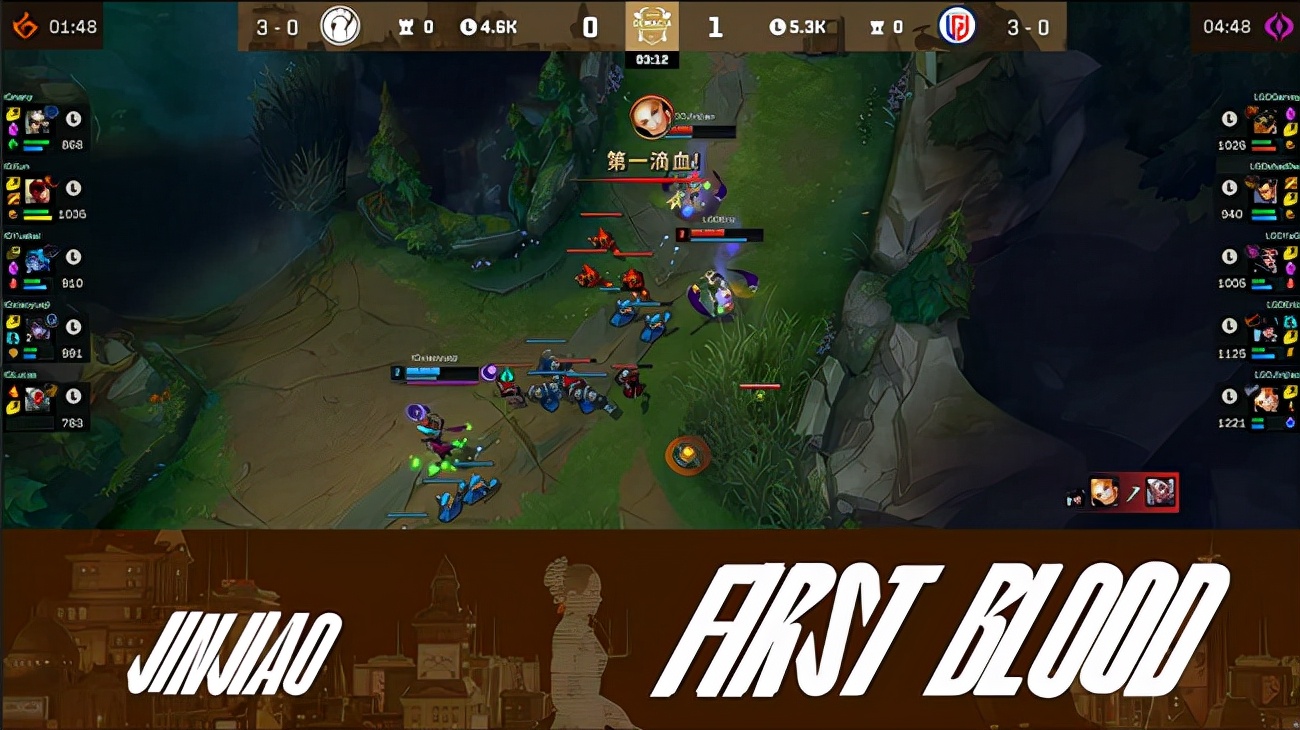Click the Demacia Cup trophy emblem at top center
The width and height of the screenshot is (1300, 730).
click(x=653, y=27)
